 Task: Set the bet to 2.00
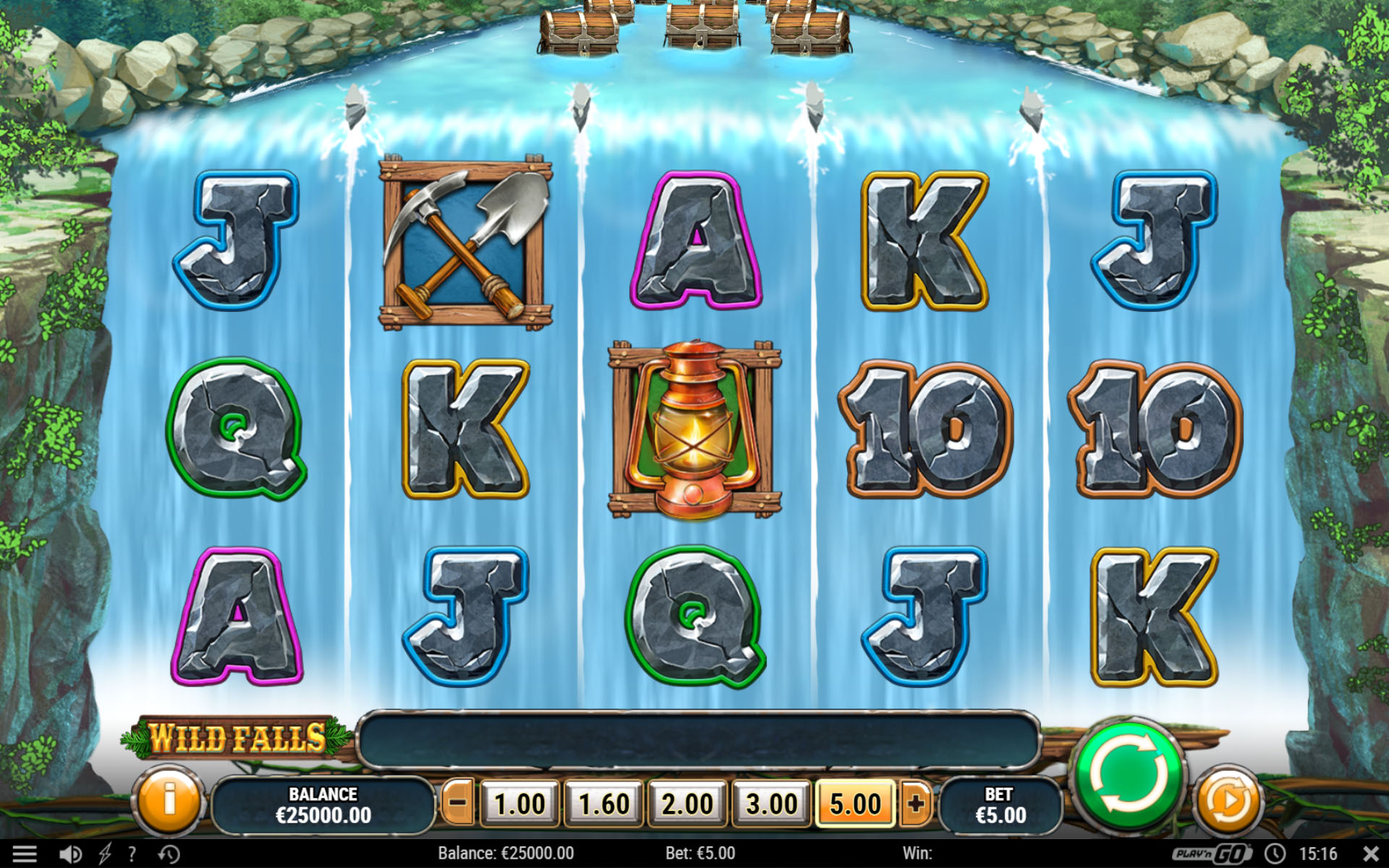point(687,804)
